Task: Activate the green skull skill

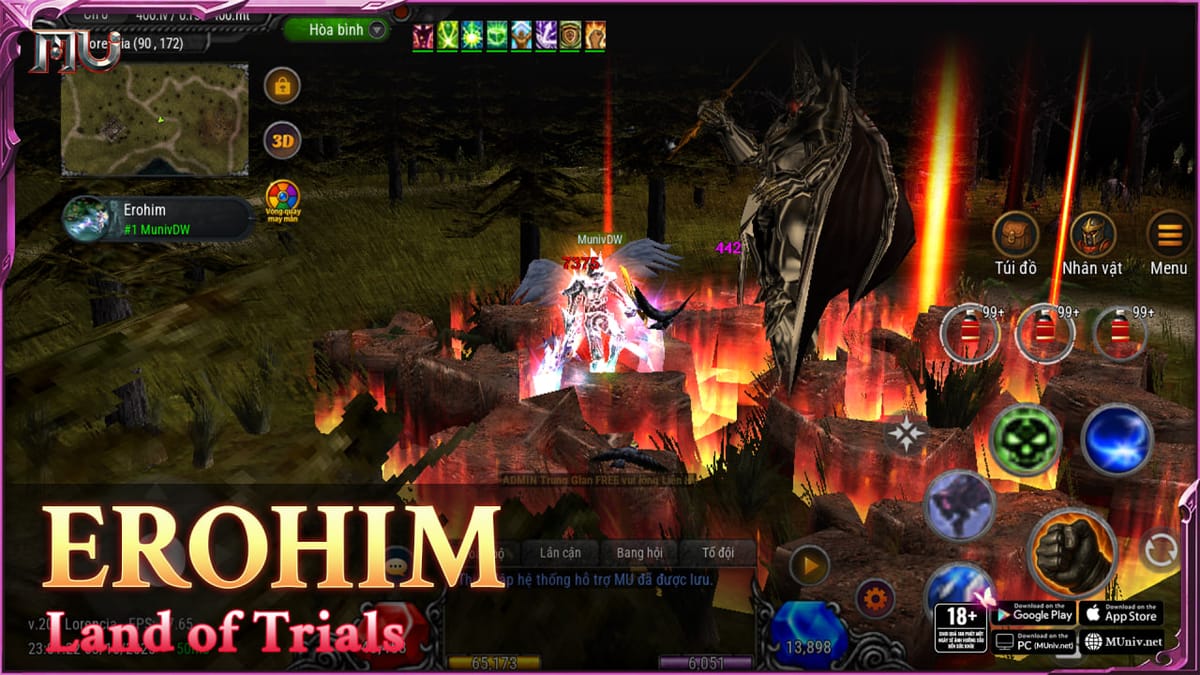Action: tap(1025, 439)
